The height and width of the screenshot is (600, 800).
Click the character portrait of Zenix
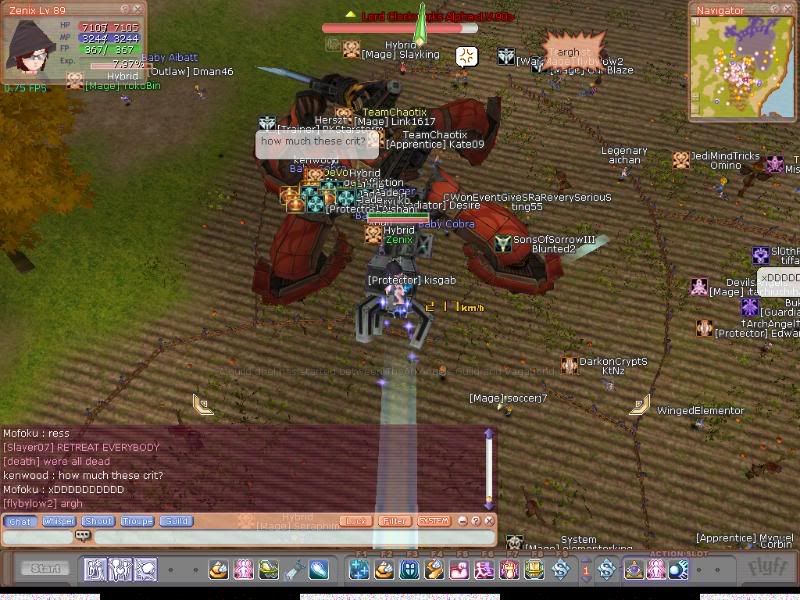[x=31, y=45]
